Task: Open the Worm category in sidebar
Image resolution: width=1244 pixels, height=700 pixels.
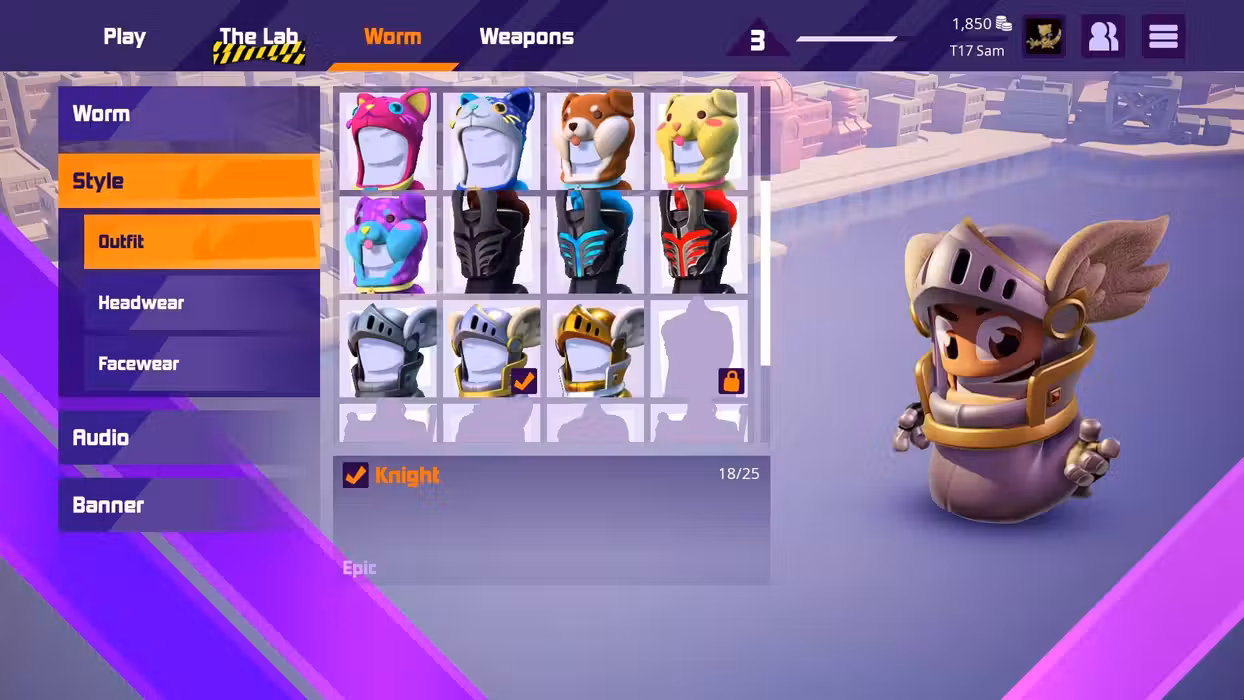Action: click(x=189, y=114)
